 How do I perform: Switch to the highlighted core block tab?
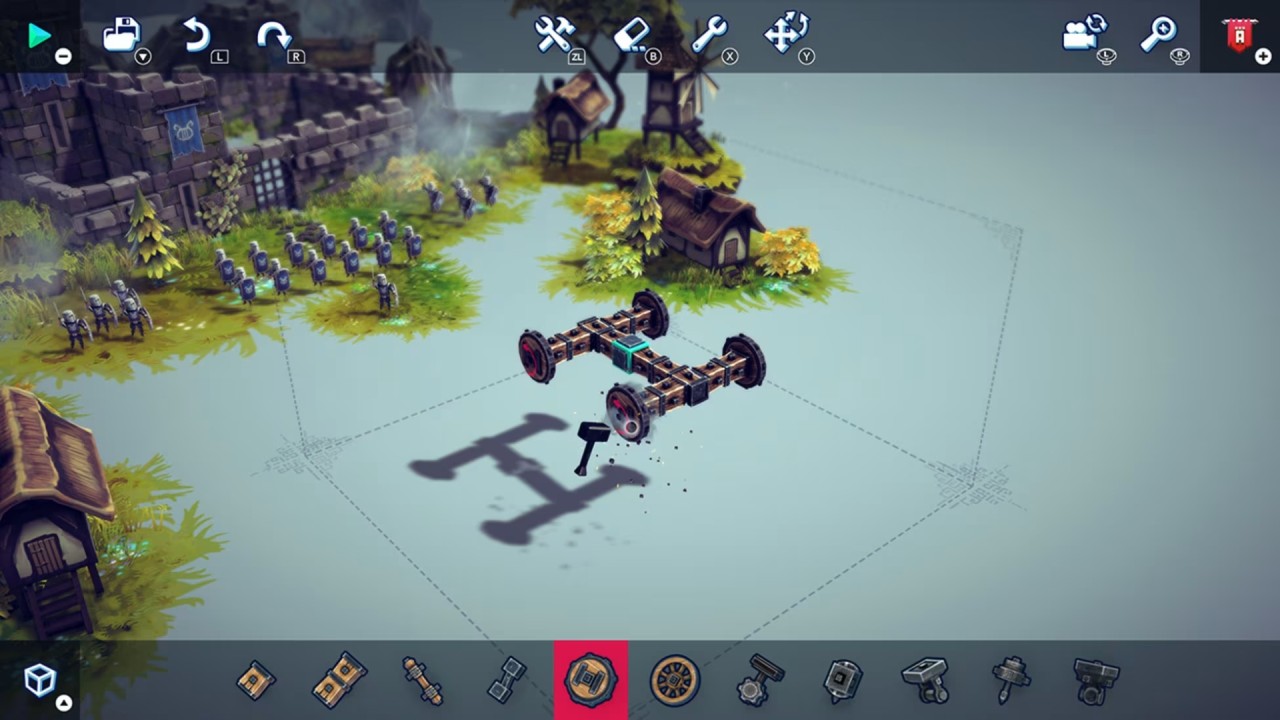click(590, 680)
